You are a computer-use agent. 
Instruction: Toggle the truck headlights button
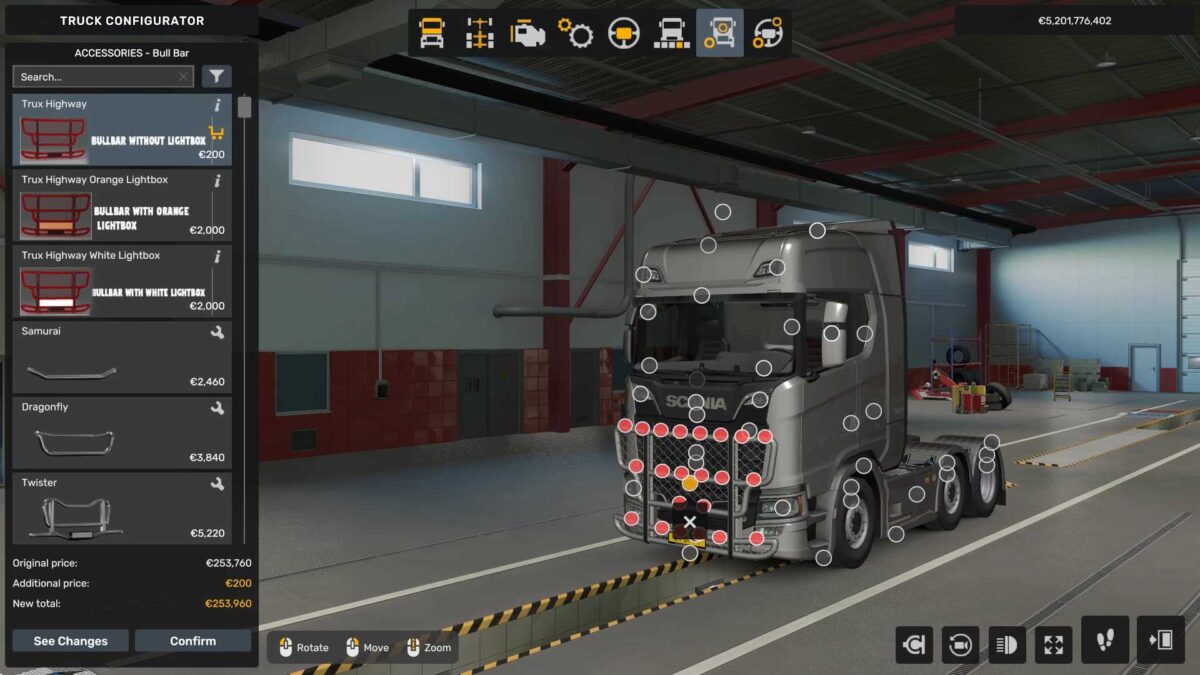click(1007, 644)
